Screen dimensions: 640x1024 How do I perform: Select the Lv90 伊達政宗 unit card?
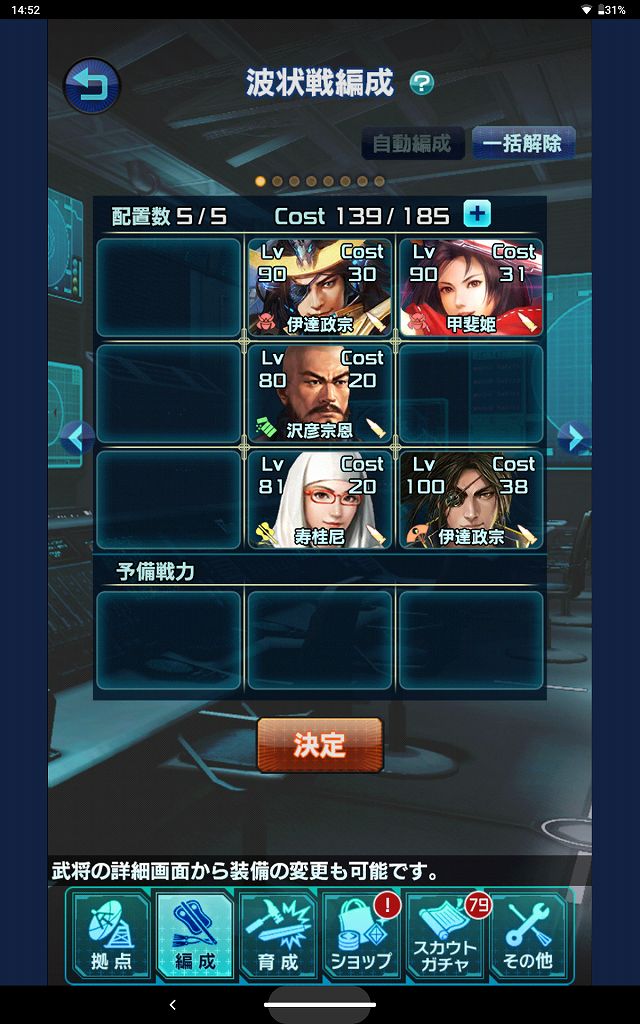coord(319,286)
